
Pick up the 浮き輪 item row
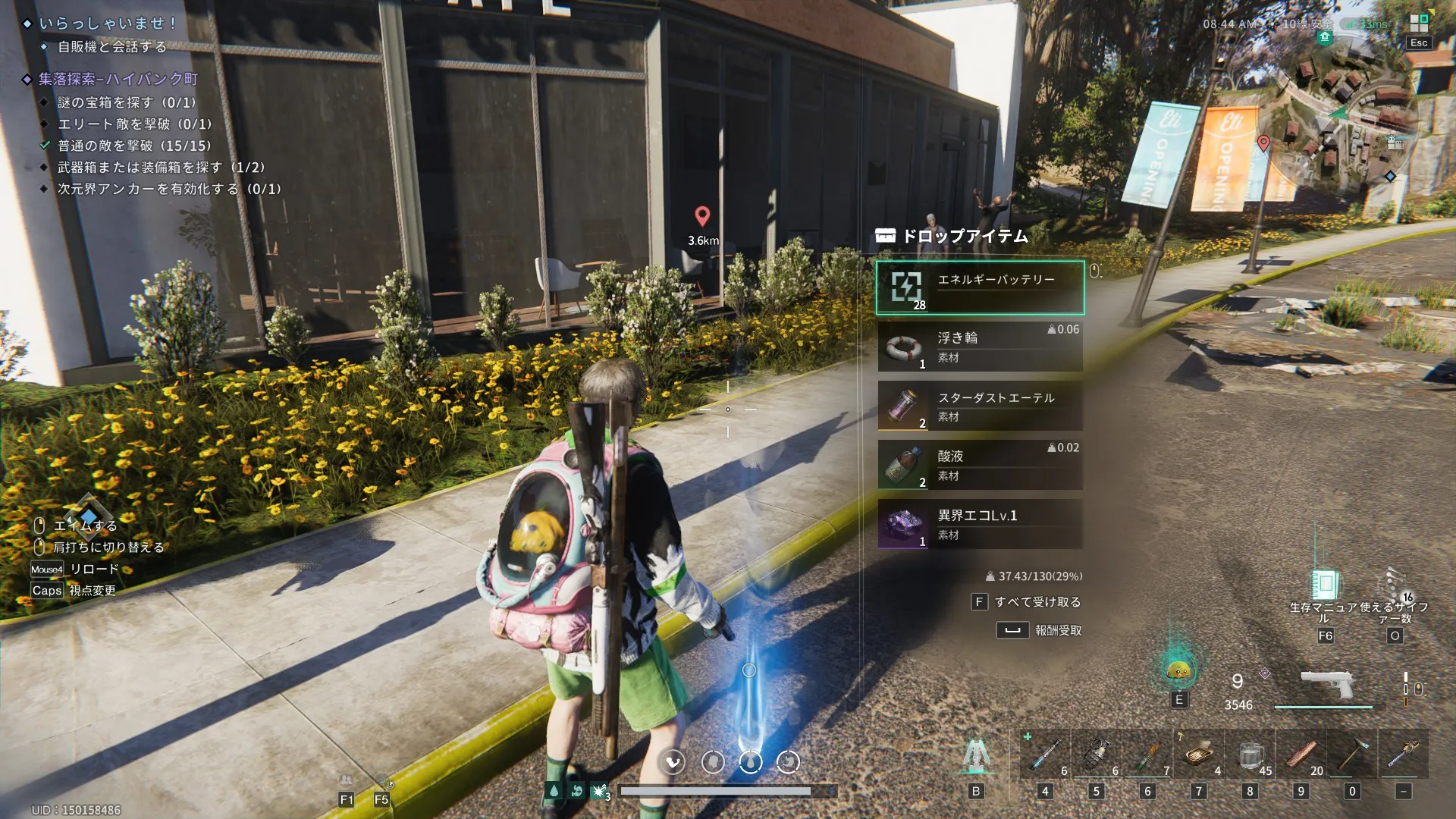[980, 347]
